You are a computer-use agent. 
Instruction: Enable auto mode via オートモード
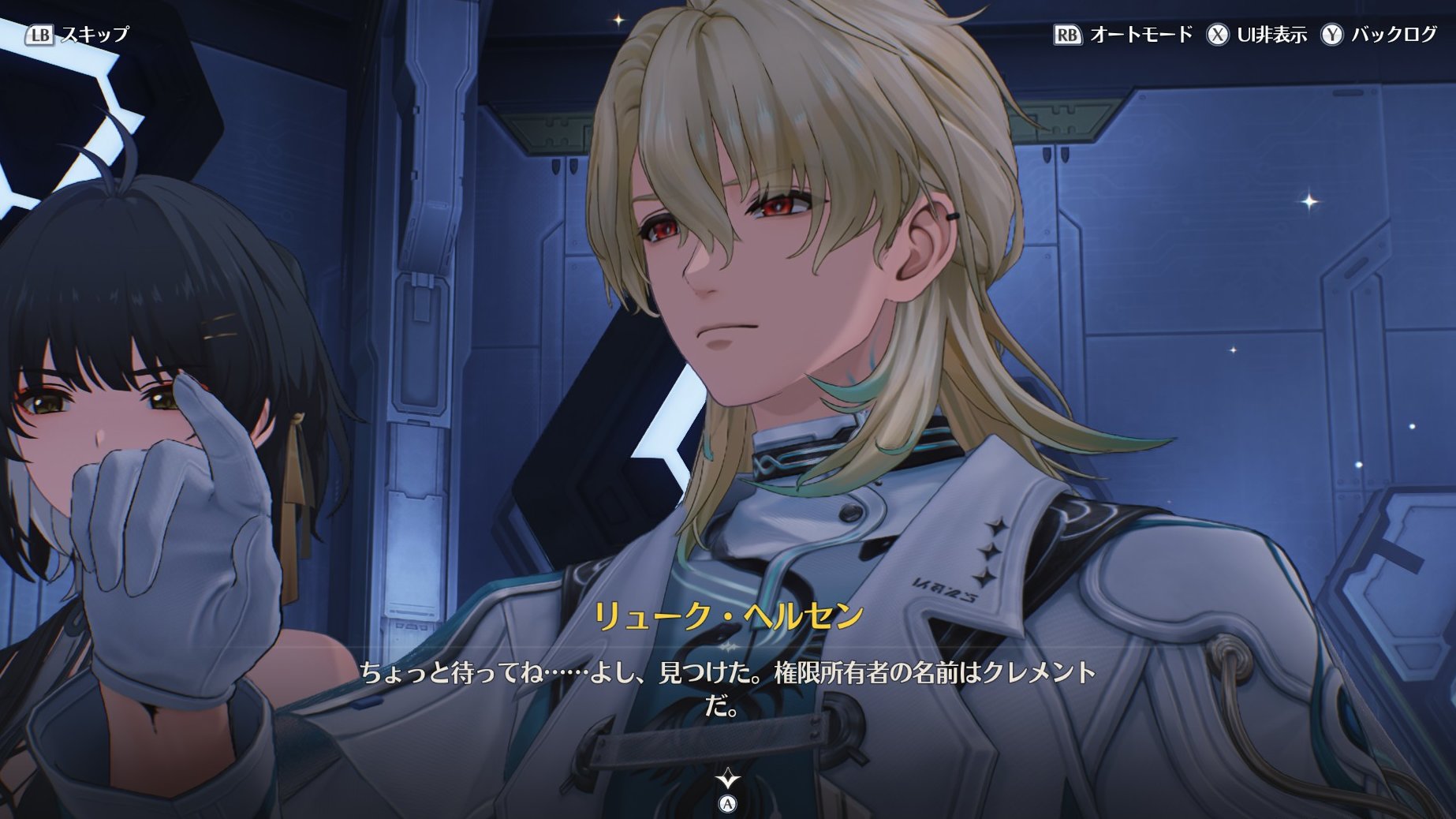pos(1123,35)
